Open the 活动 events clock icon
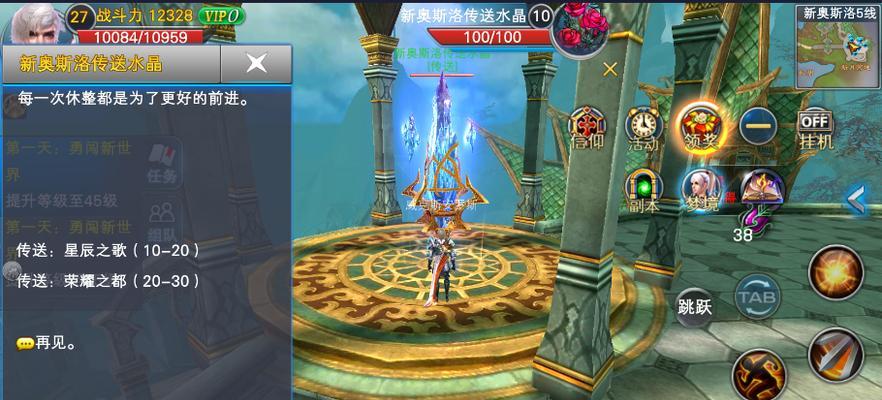Image resolution: width=882 pixels, height=400 pixels. [642, 127]
